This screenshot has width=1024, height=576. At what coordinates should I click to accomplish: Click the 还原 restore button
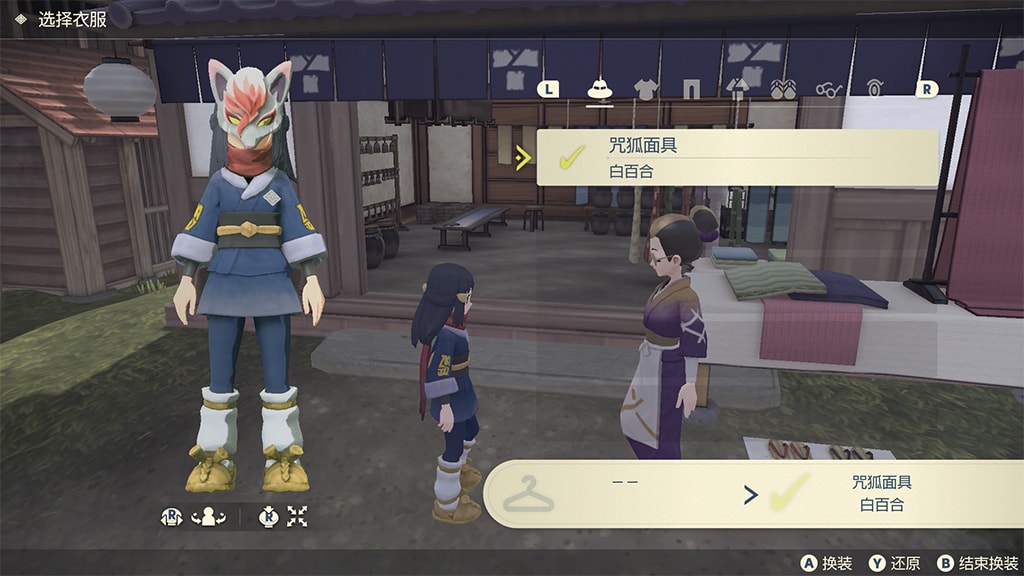895,563
